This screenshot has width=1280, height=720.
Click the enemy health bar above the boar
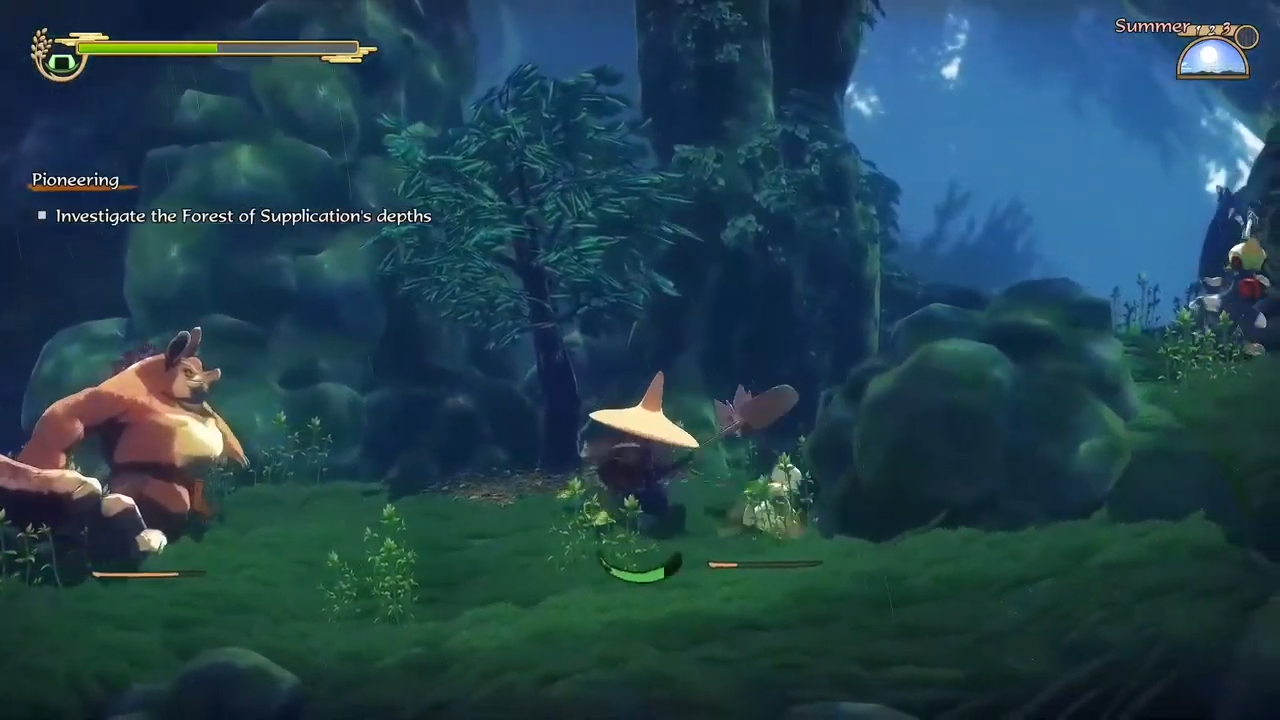150,572
